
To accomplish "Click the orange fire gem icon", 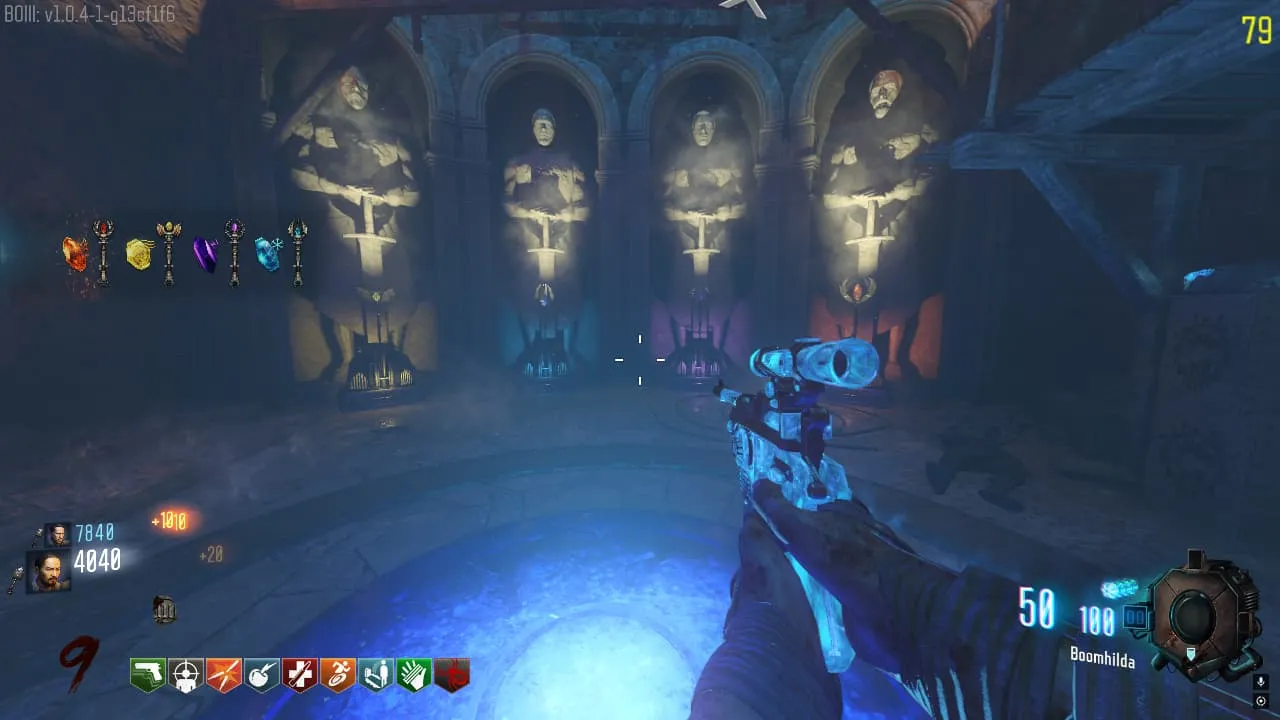I will pos(76,254).
